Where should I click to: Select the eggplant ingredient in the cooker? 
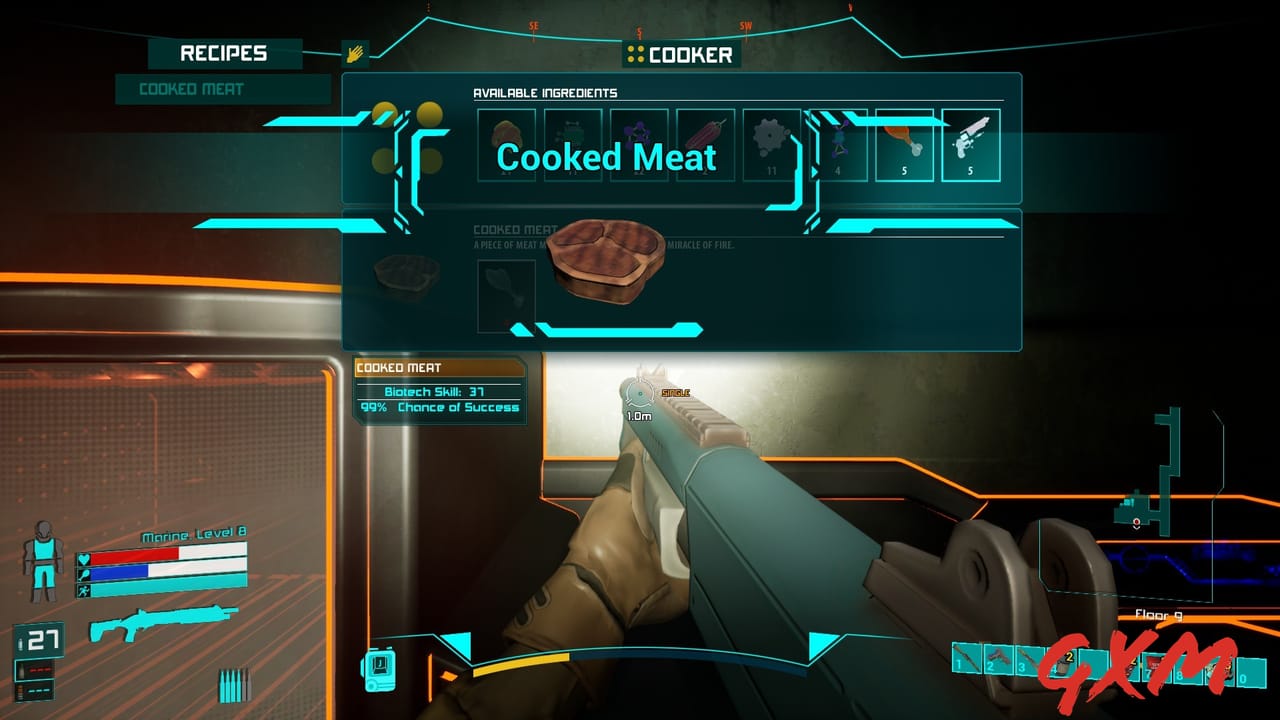point(705,144)
